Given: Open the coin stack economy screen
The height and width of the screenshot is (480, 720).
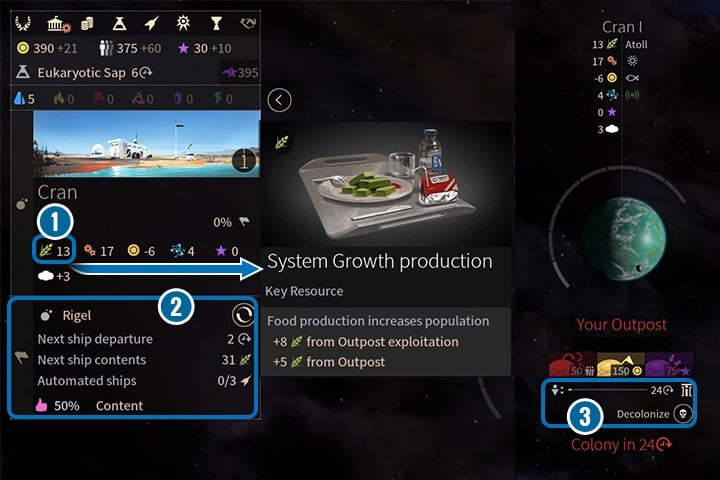Looking at the screenshot, I should tap(87, 22).
